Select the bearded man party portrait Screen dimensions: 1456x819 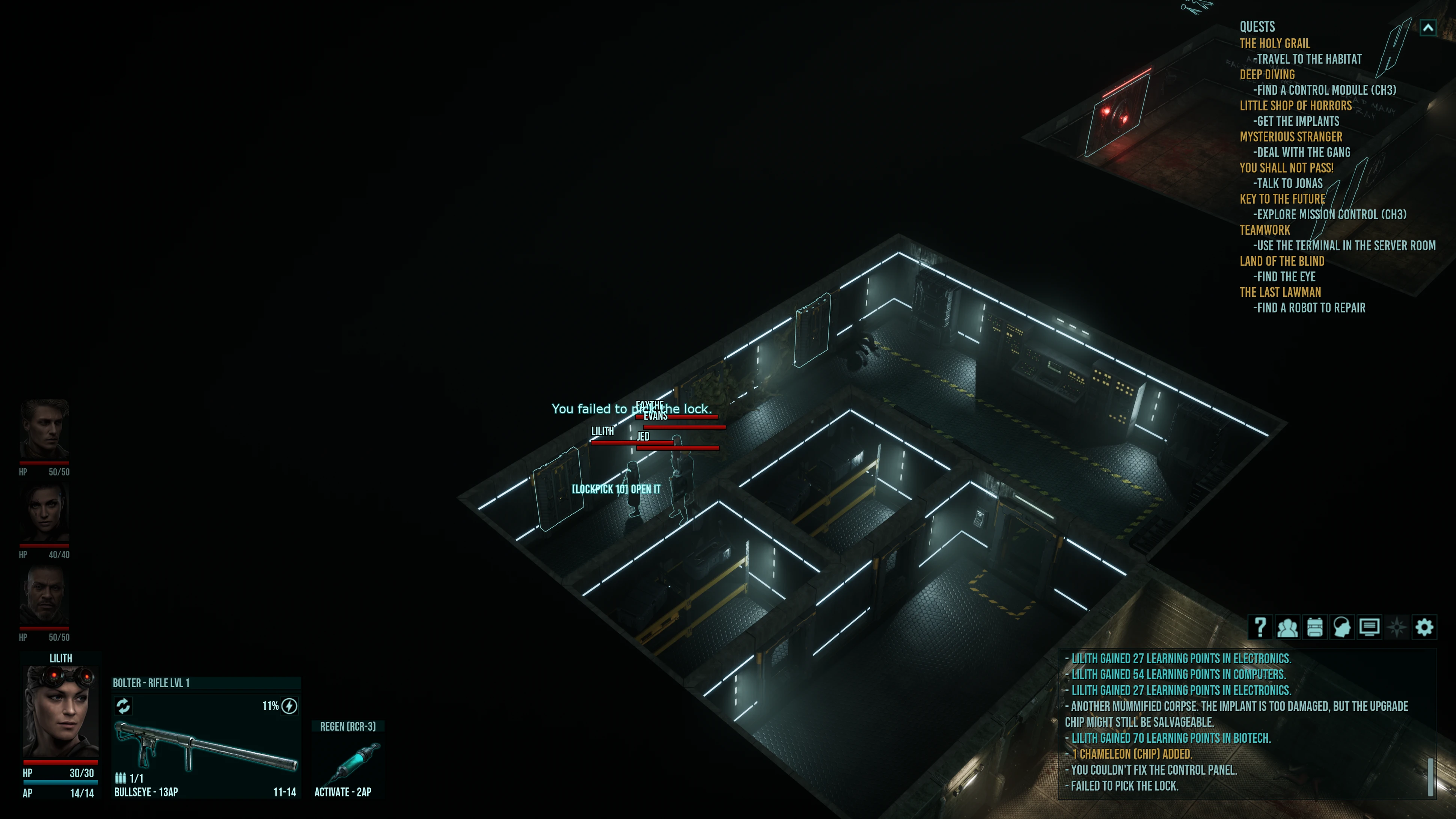coord(44,595)
